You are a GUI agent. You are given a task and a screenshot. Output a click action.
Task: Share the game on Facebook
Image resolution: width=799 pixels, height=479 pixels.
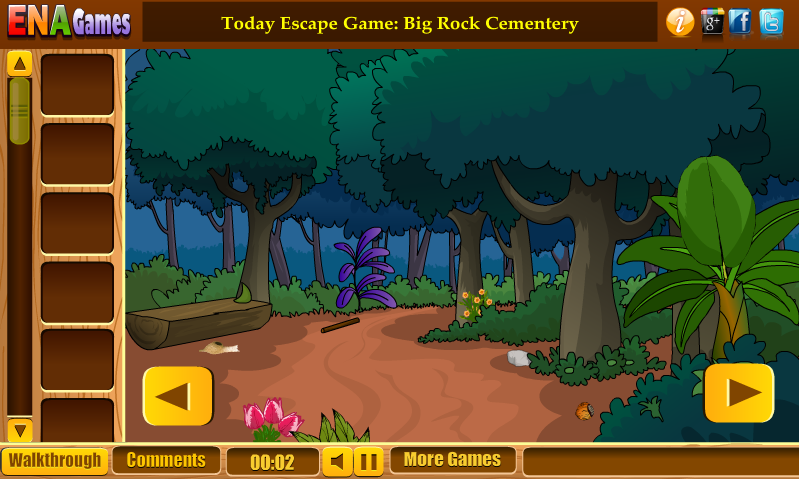[x=741, y=22]
